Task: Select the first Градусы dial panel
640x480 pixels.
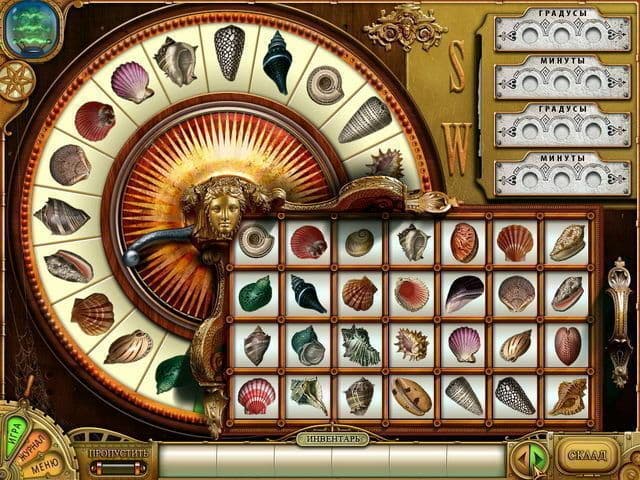Action: [563, 30]
